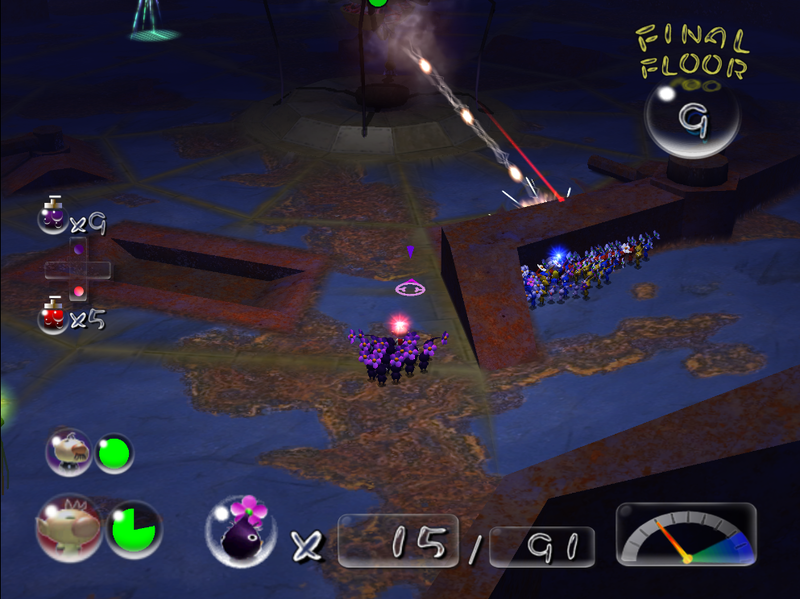800x599 pixels.
Task: Select the purple ultra-bitter spray icon
Action: [x=53, y=215]
